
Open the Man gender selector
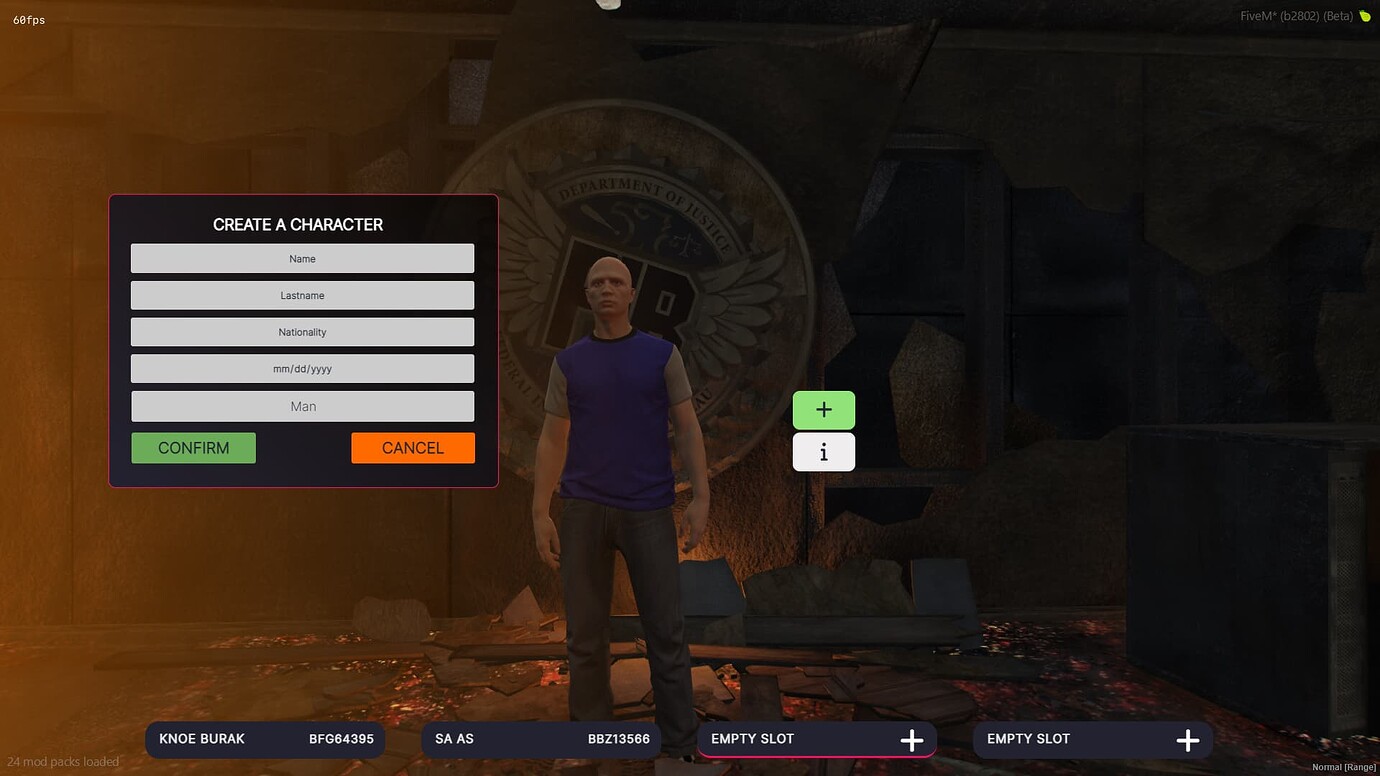pyautogui.click(x=302, y=406)
